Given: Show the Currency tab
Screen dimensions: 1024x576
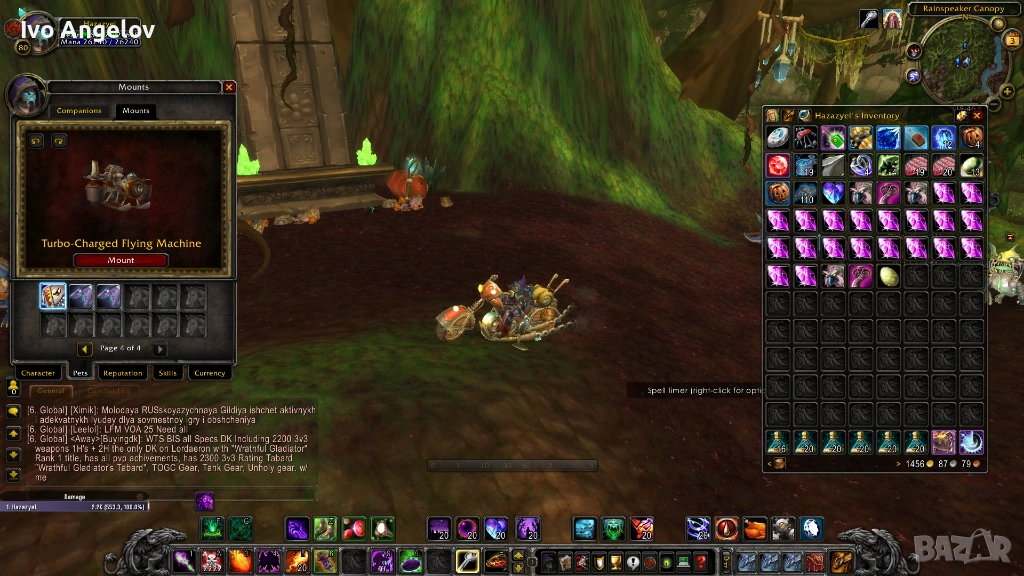Looking at the screenshot, I should point(209,373).
